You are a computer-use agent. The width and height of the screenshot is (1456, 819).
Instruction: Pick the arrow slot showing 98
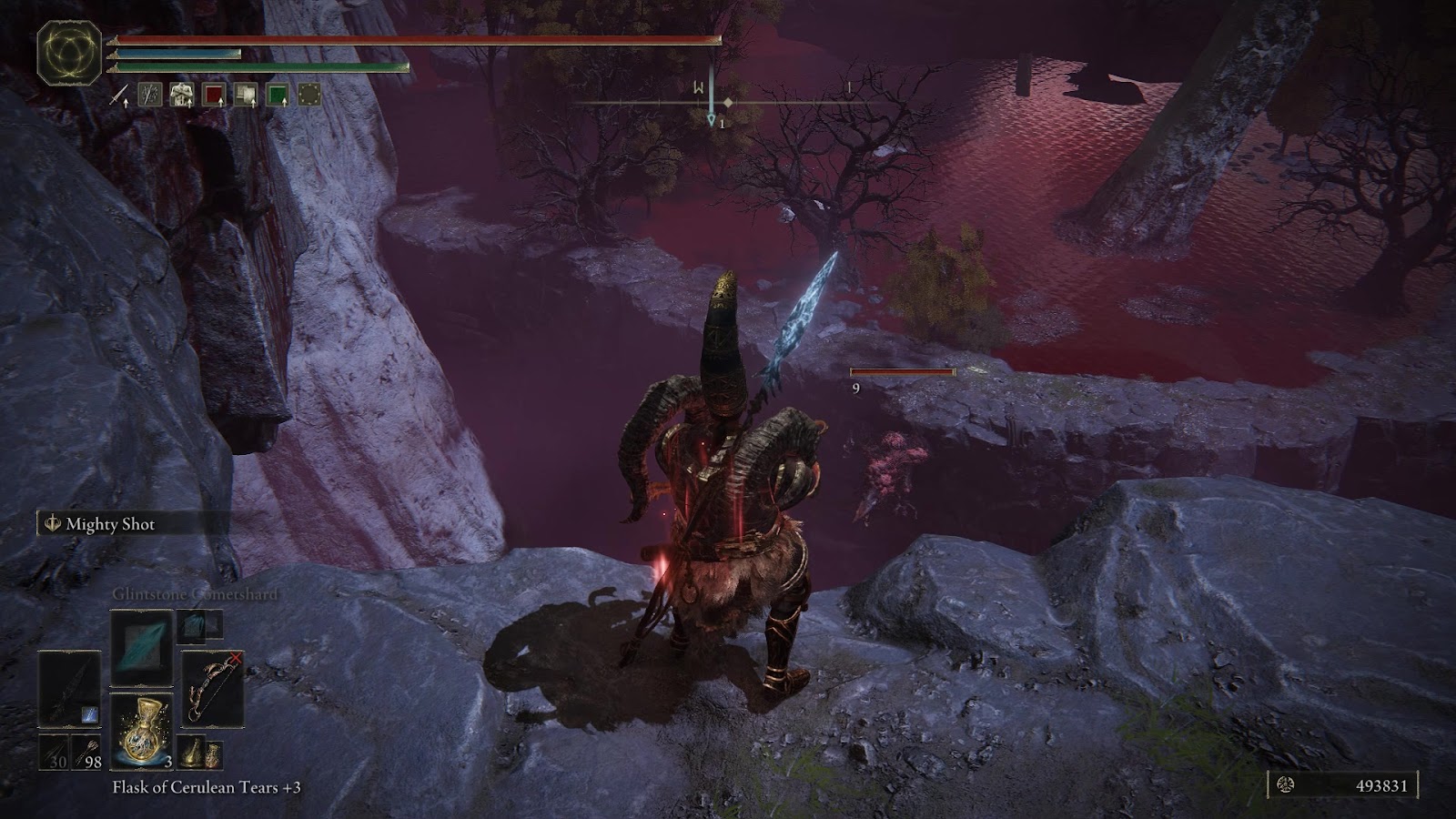(x=86, y=753)
